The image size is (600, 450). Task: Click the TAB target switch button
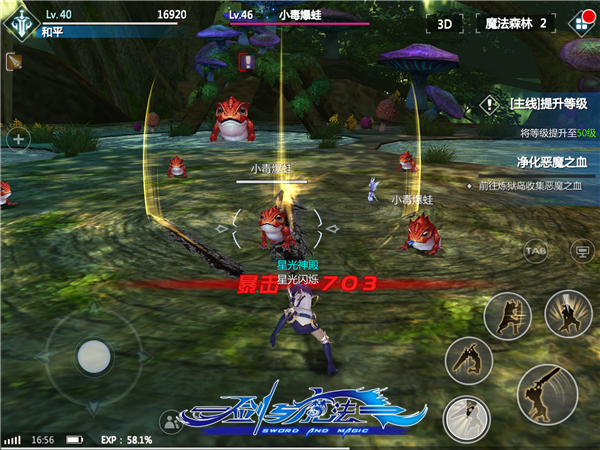click(535, 250)
